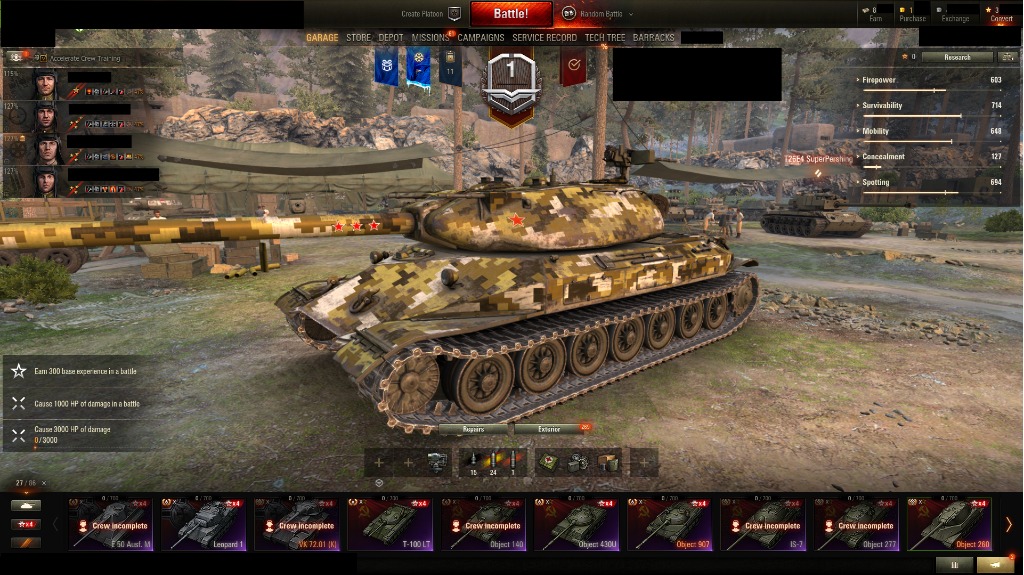This screenshot has width=1024, height=575.
Task: Click the Convert experience button
Action: click(x=1001, y=13)
